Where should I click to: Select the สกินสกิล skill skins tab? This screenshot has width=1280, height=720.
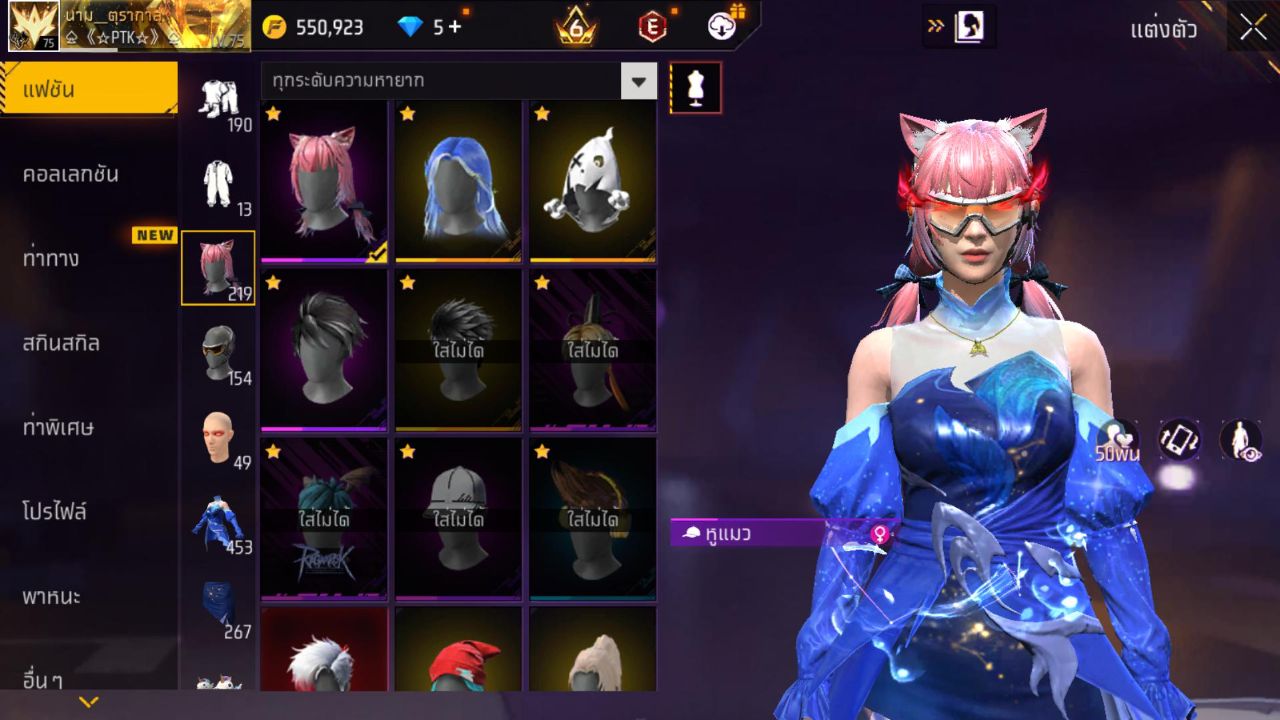coord(61,343)
